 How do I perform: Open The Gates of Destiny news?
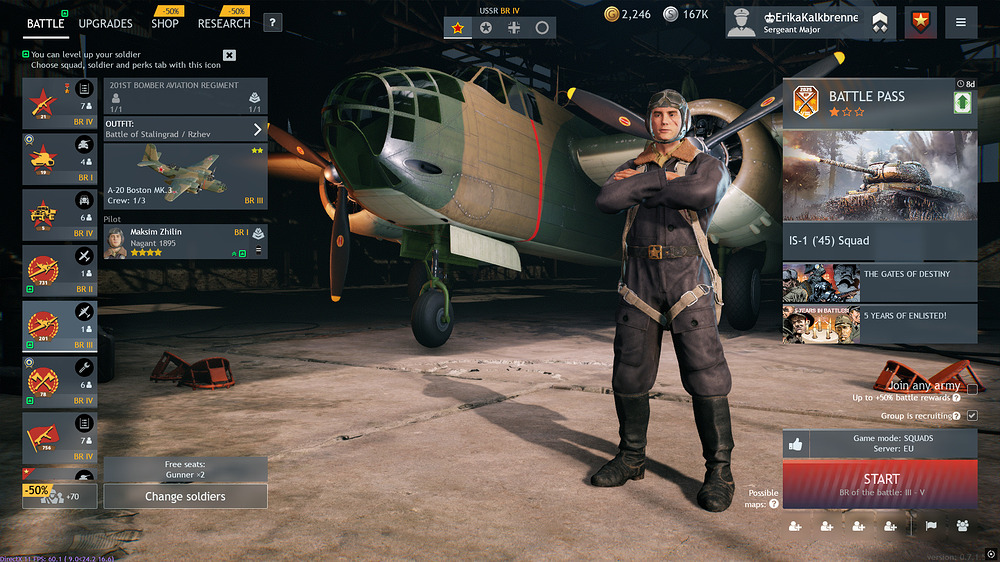tap(880, 283)
